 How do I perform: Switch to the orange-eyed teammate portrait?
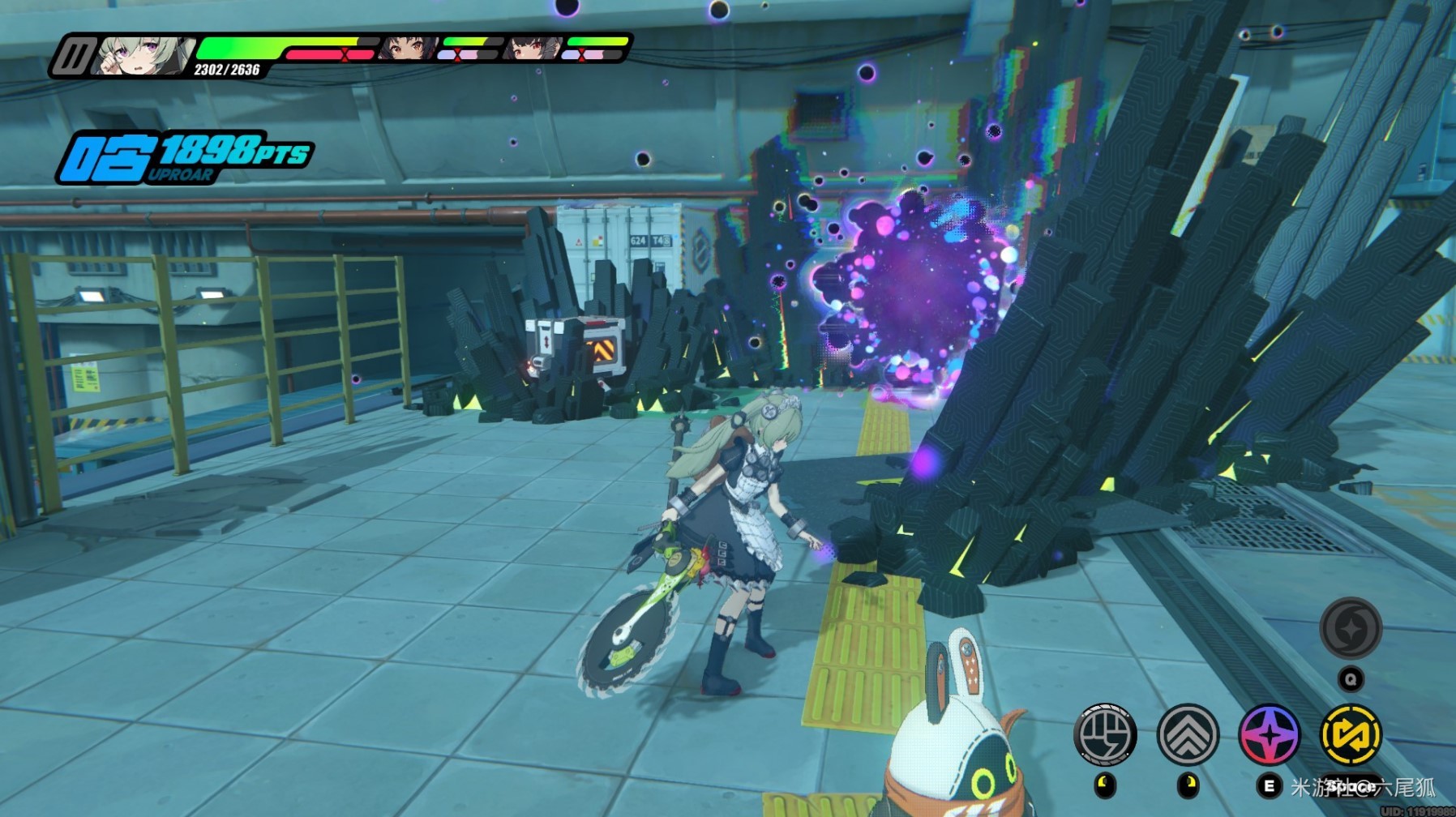click(408, 48)
